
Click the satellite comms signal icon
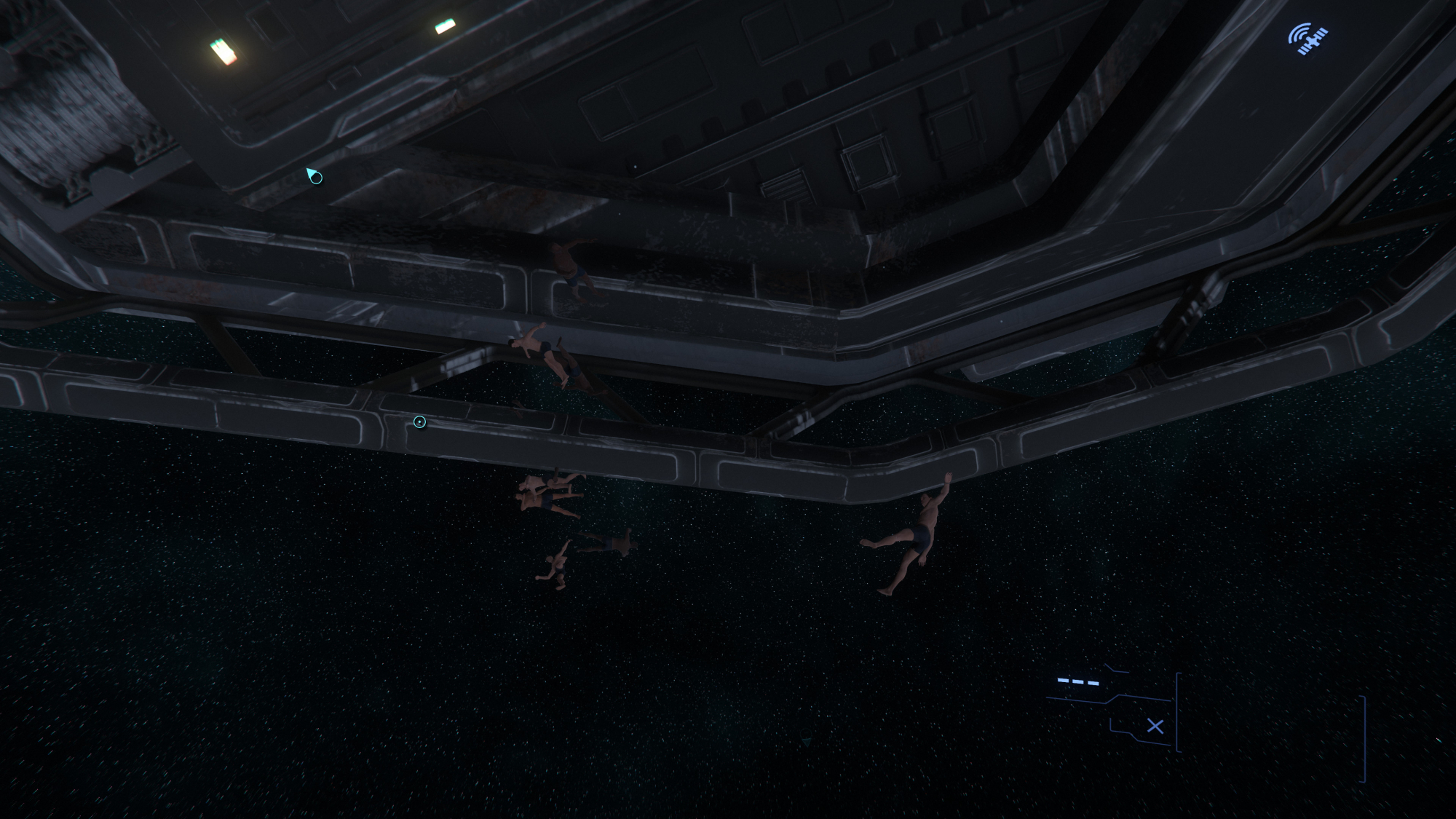point(1307,39)
